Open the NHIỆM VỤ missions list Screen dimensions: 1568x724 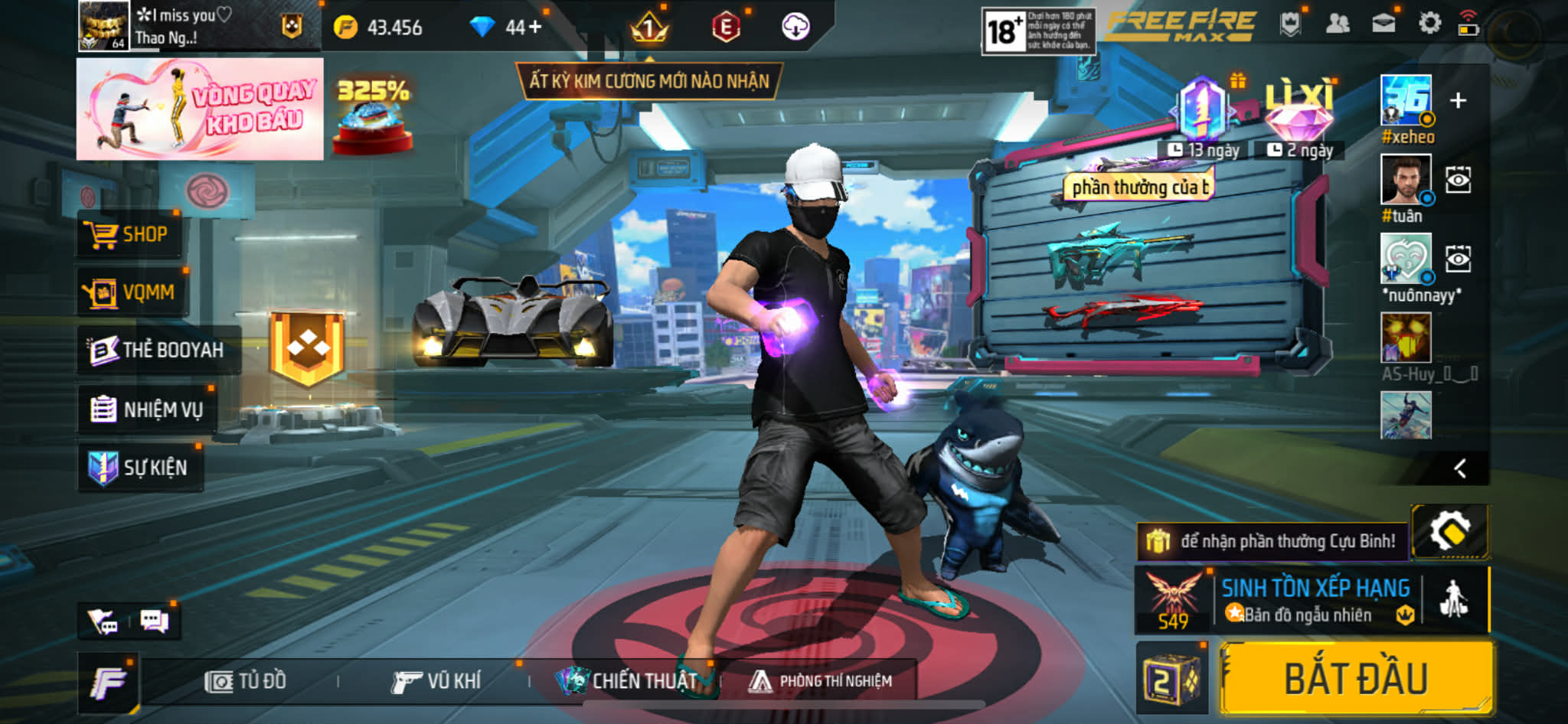tap(147, 409)
